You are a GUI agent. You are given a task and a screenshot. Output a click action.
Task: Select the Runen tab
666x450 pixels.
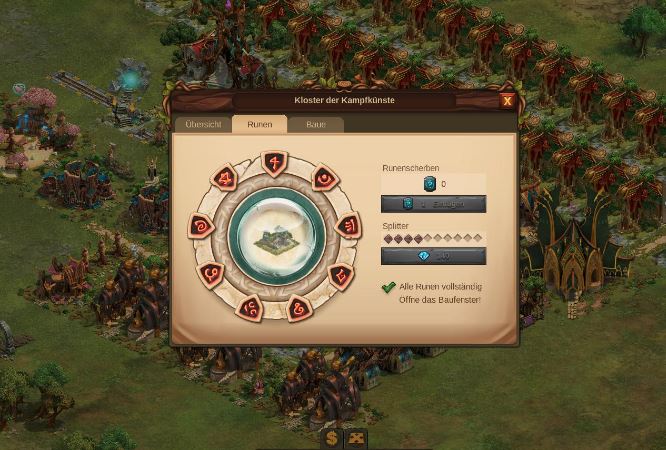[x=259, y=124]
